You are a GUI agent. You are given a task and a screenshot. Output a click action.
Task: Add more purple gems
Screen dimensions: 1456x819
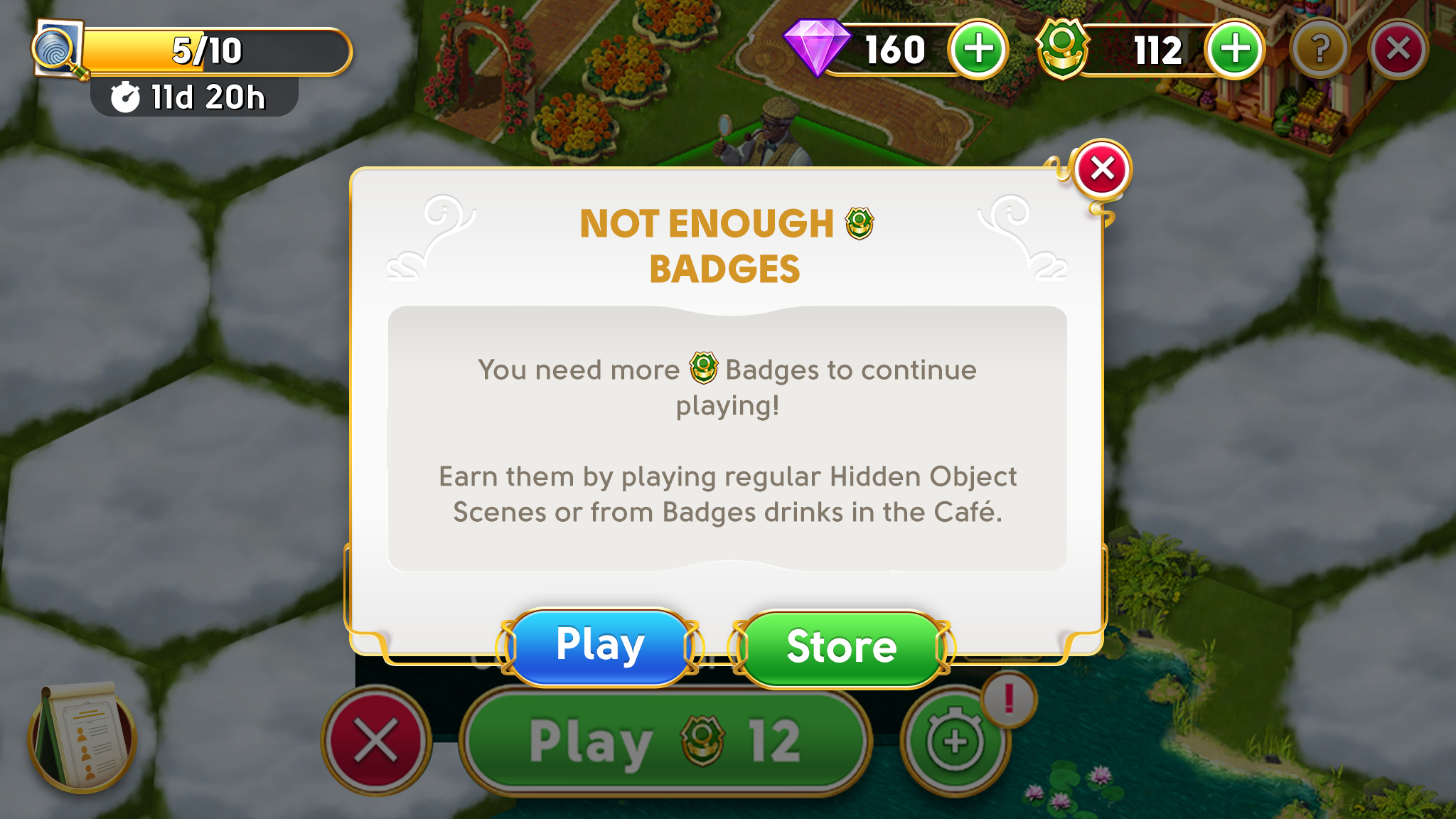(x=978, y=50)
